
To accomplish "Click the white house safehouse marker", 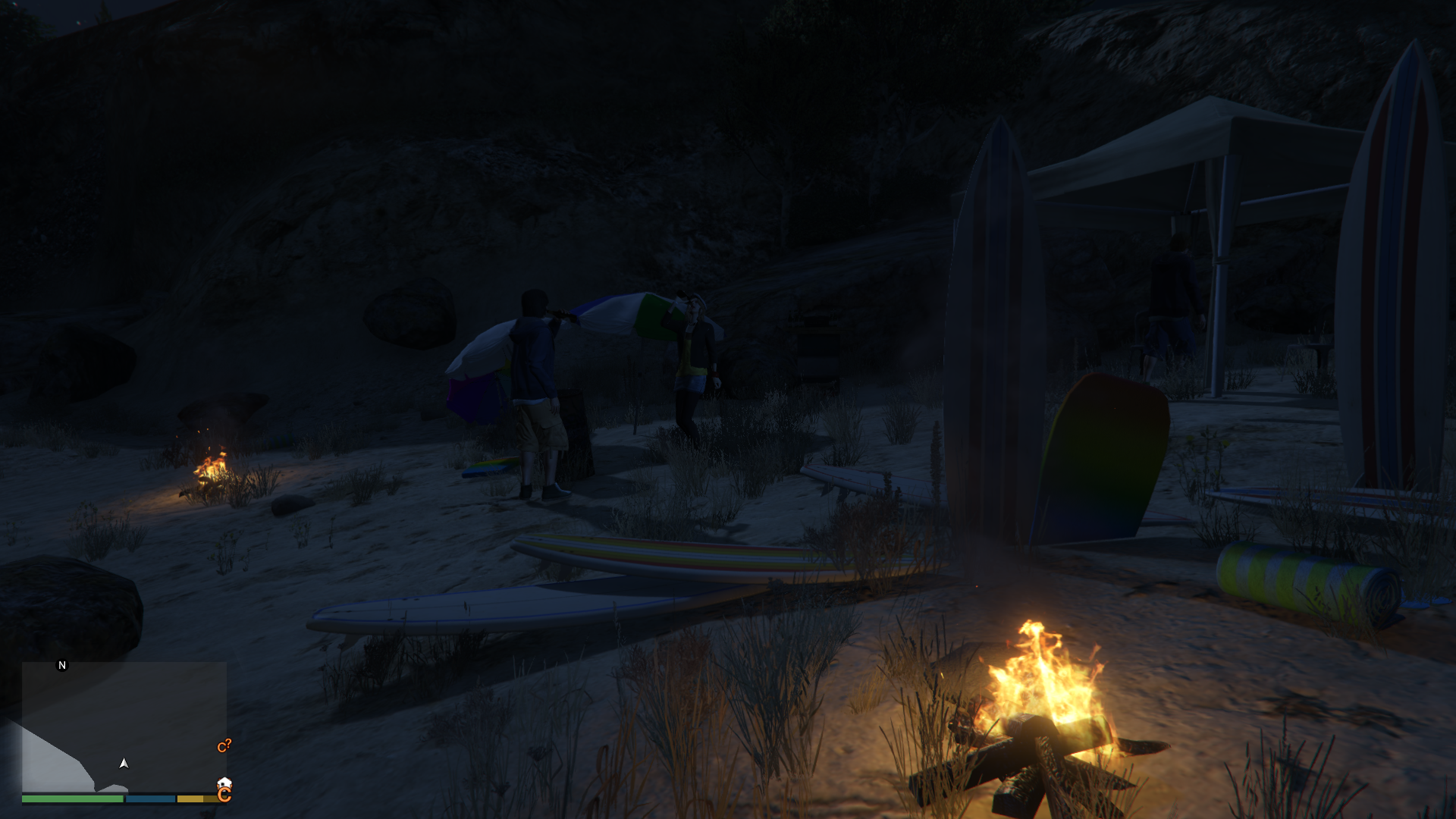I will point(224,782).
